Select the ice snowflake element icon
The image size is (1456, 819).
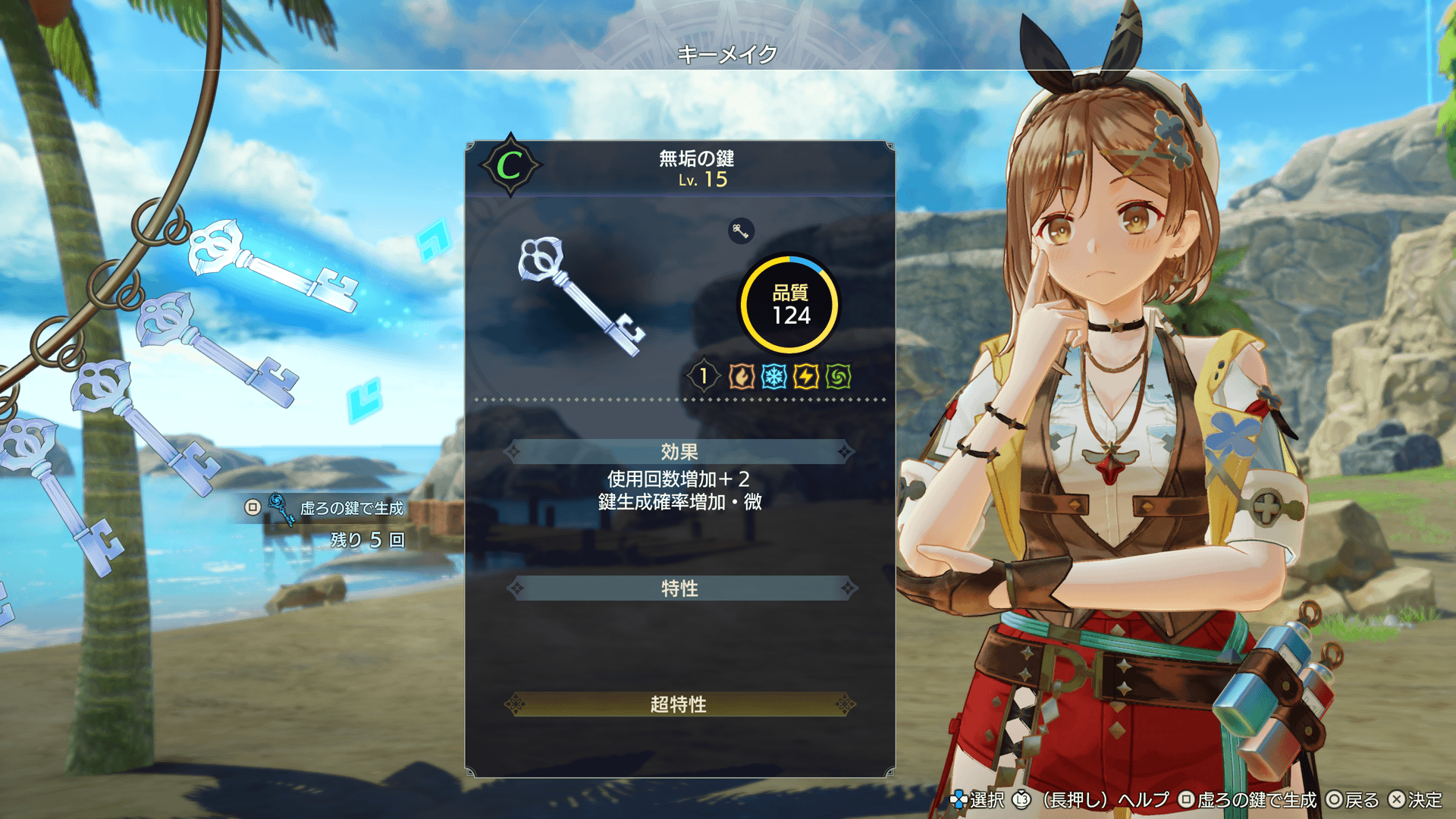tap(773, 376)
